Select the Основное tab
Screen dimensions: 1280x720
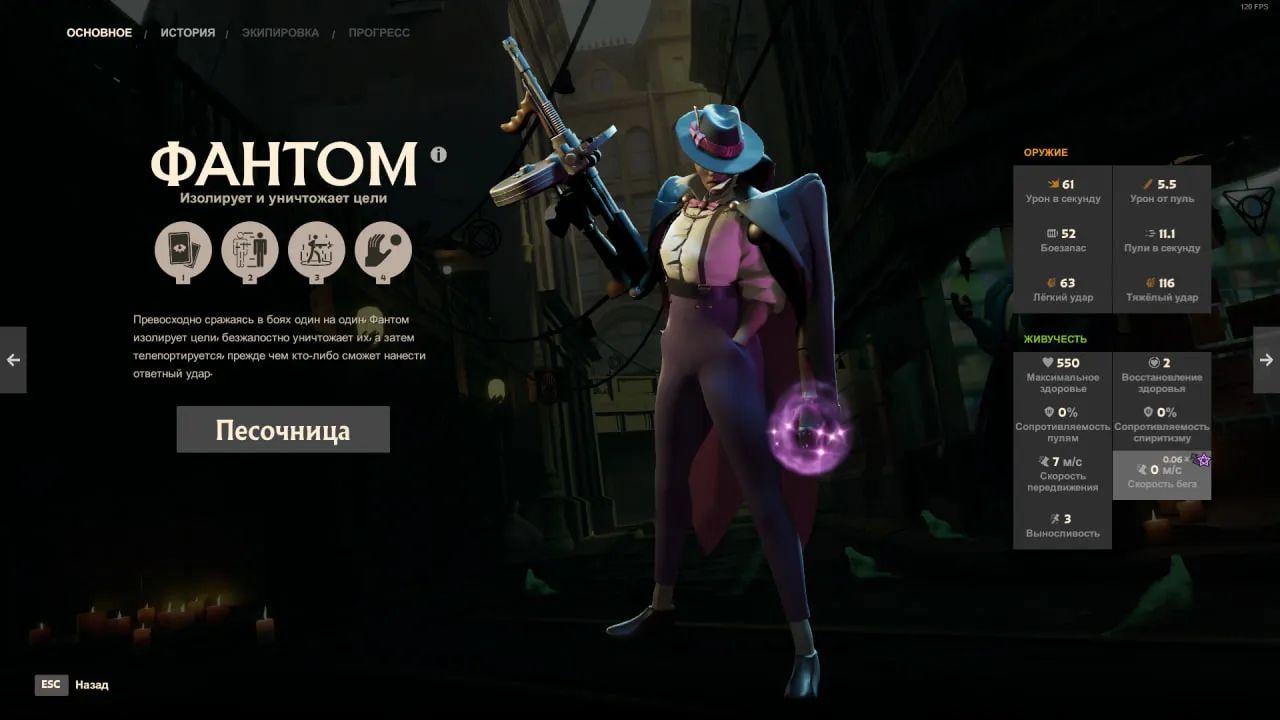tap(99, 33)
